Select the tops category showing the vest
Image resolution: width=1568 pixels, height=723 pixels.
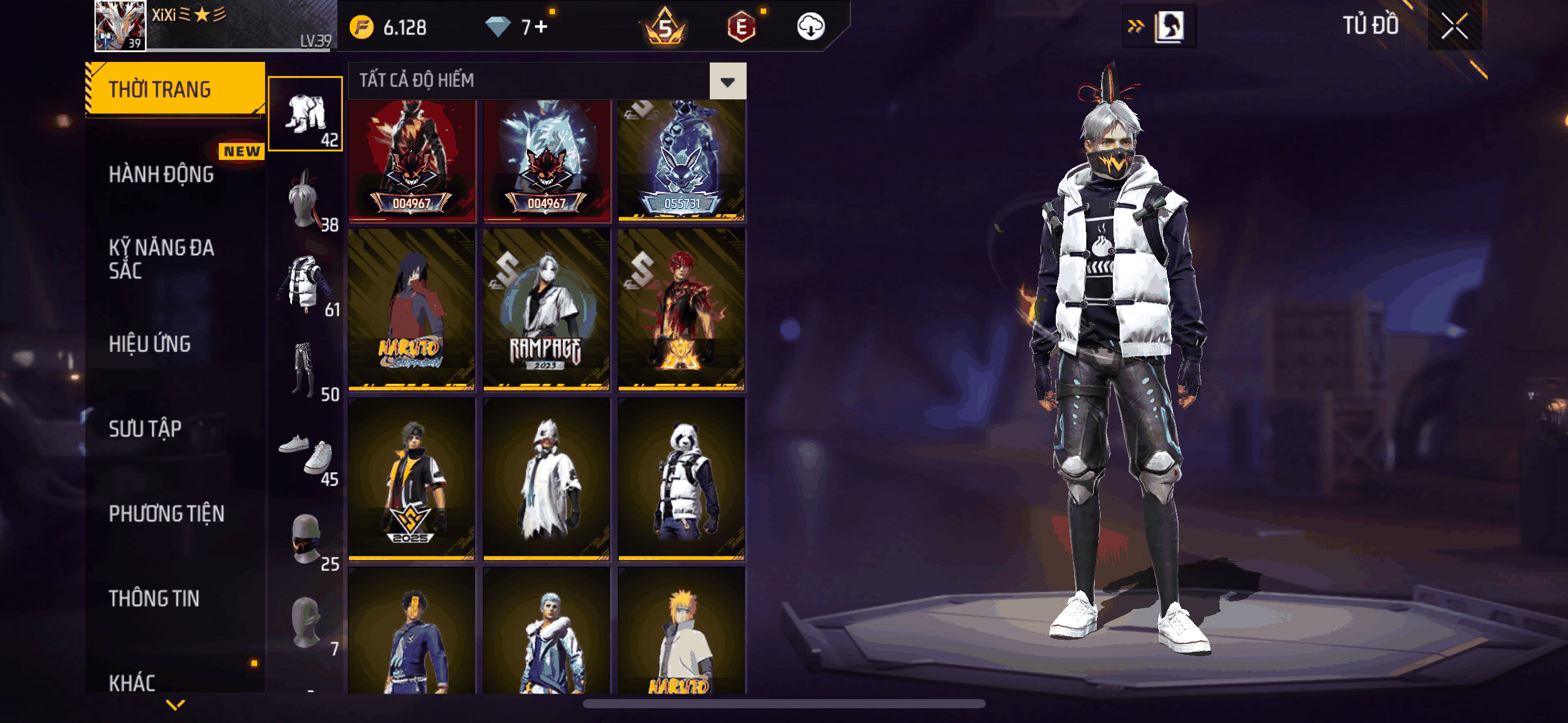coord(305,283)
